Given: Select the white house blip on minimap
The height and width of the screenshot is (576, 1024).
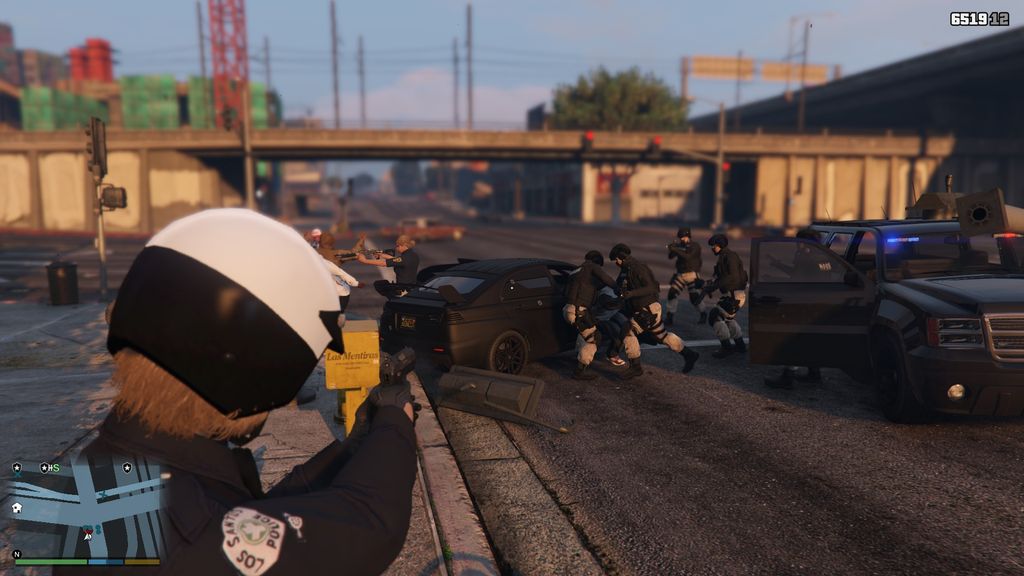Looking at the screenshot, I should click(17, 508).
